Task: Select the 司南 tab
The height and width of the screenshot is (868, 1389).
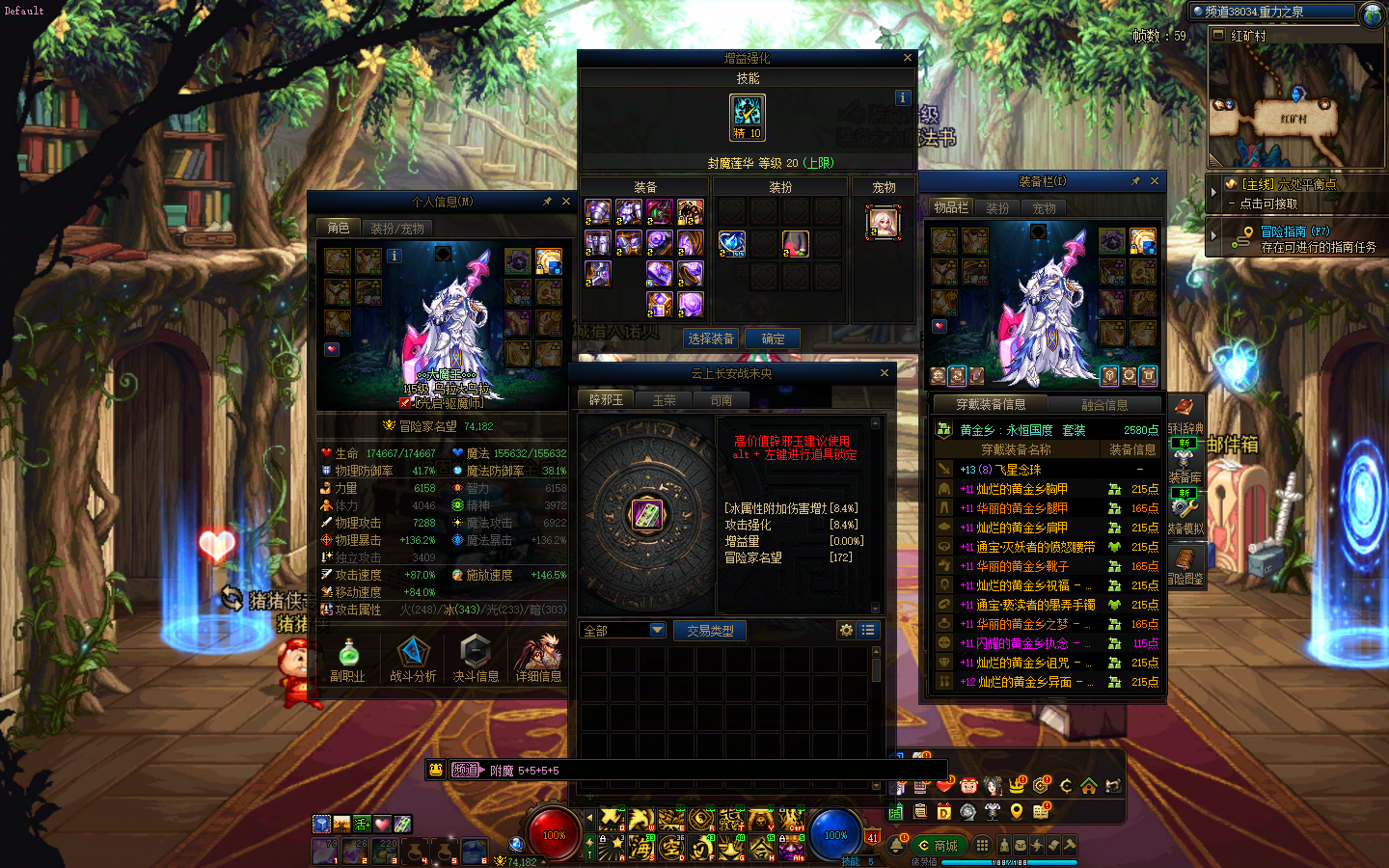Action: [x=722, y=400]
